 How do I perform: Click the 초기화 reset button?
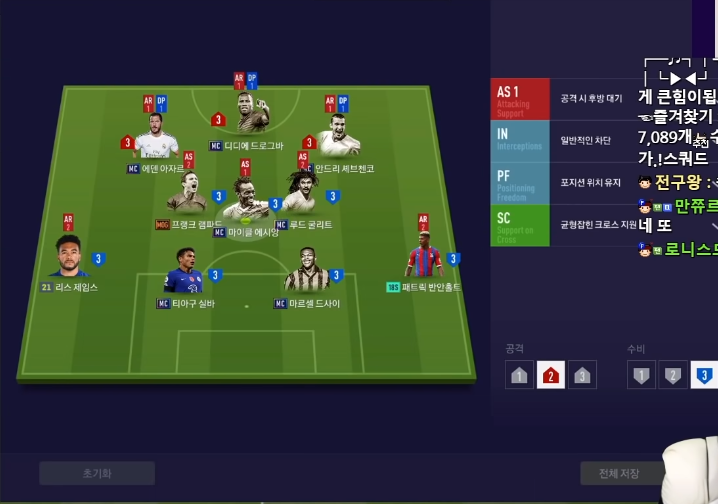(x=97, y=473)
